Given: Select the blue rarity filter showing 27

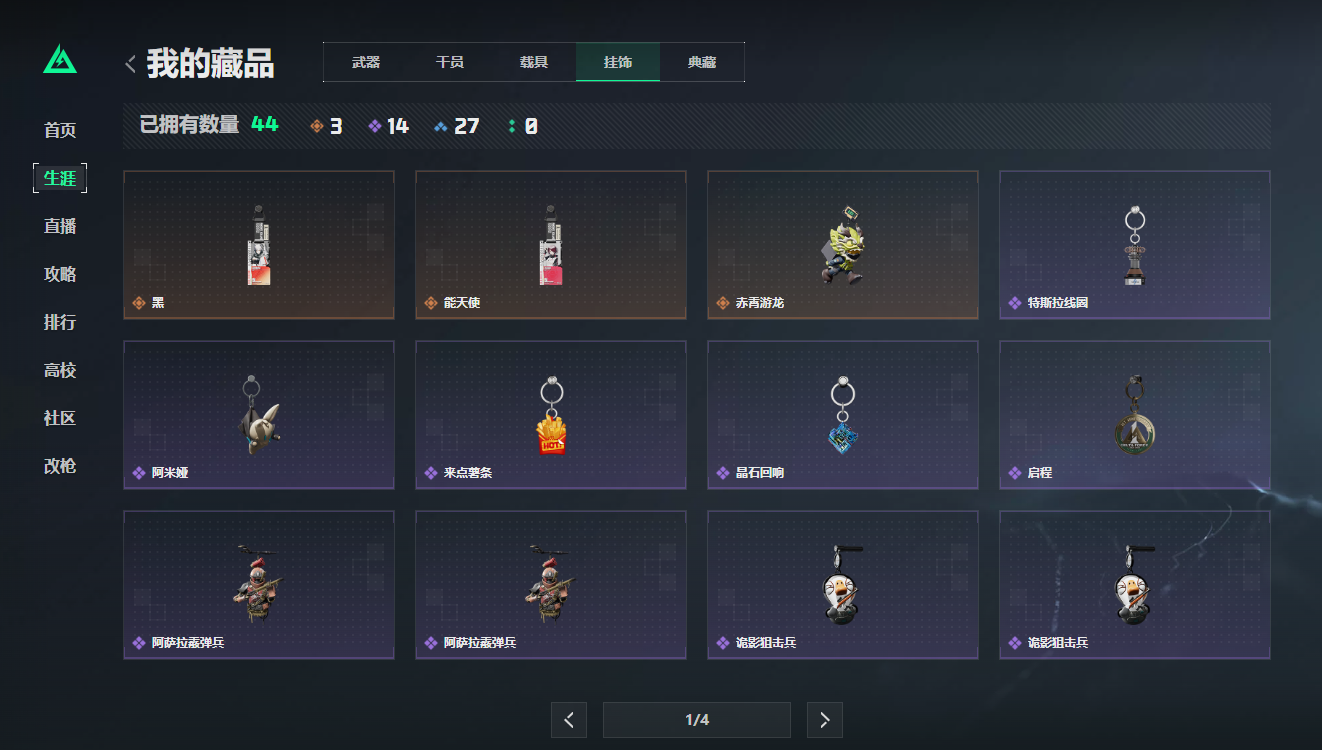Looking at the screenshot, I should pyautogui.click(x=455, y=126).
